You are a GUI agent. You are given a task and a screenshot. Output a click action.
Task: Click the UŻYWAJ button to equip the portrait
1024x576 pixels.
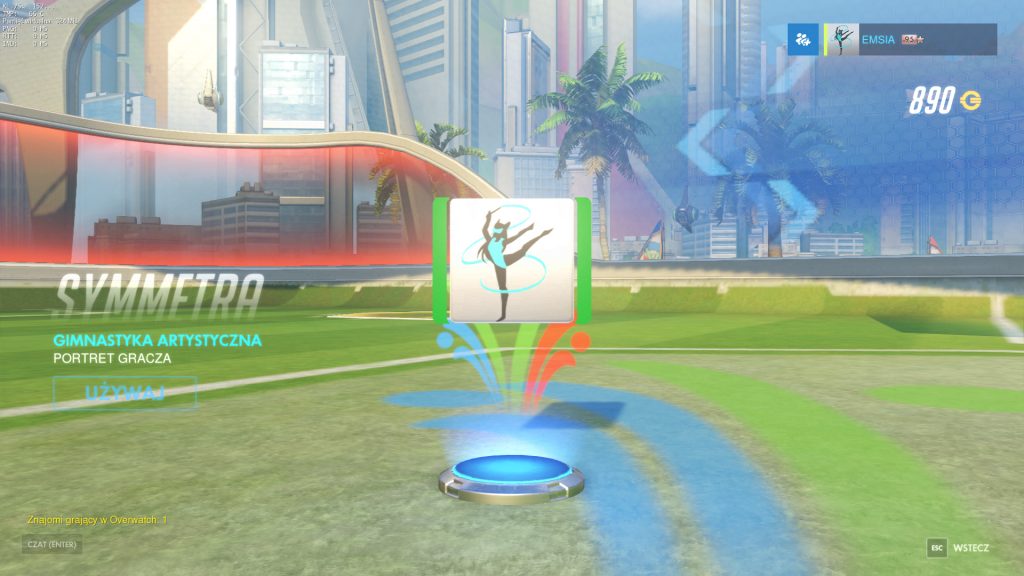(124, 392)
